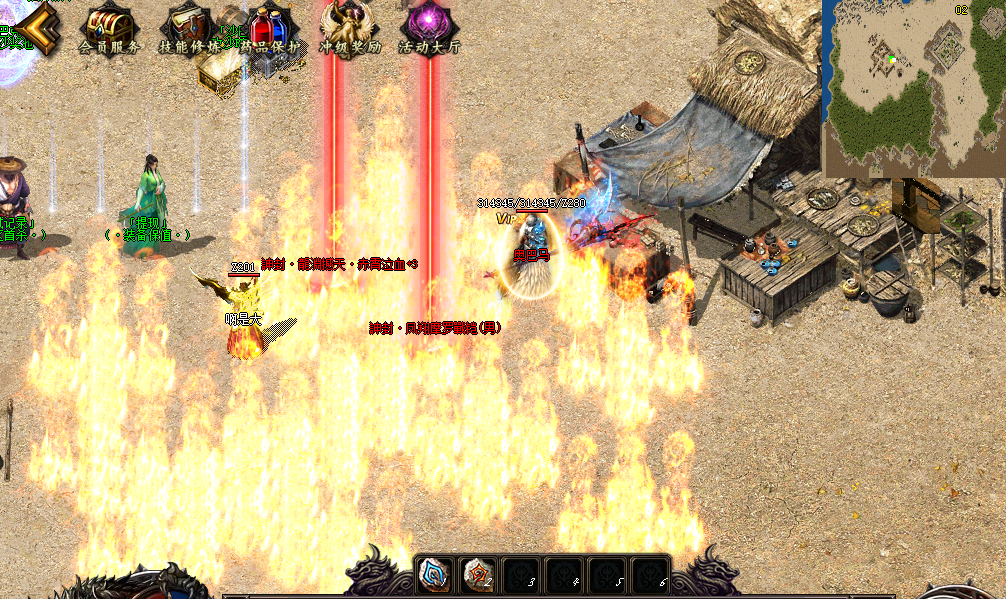Use the blue rune stone in slot 1

coord(434,577)
